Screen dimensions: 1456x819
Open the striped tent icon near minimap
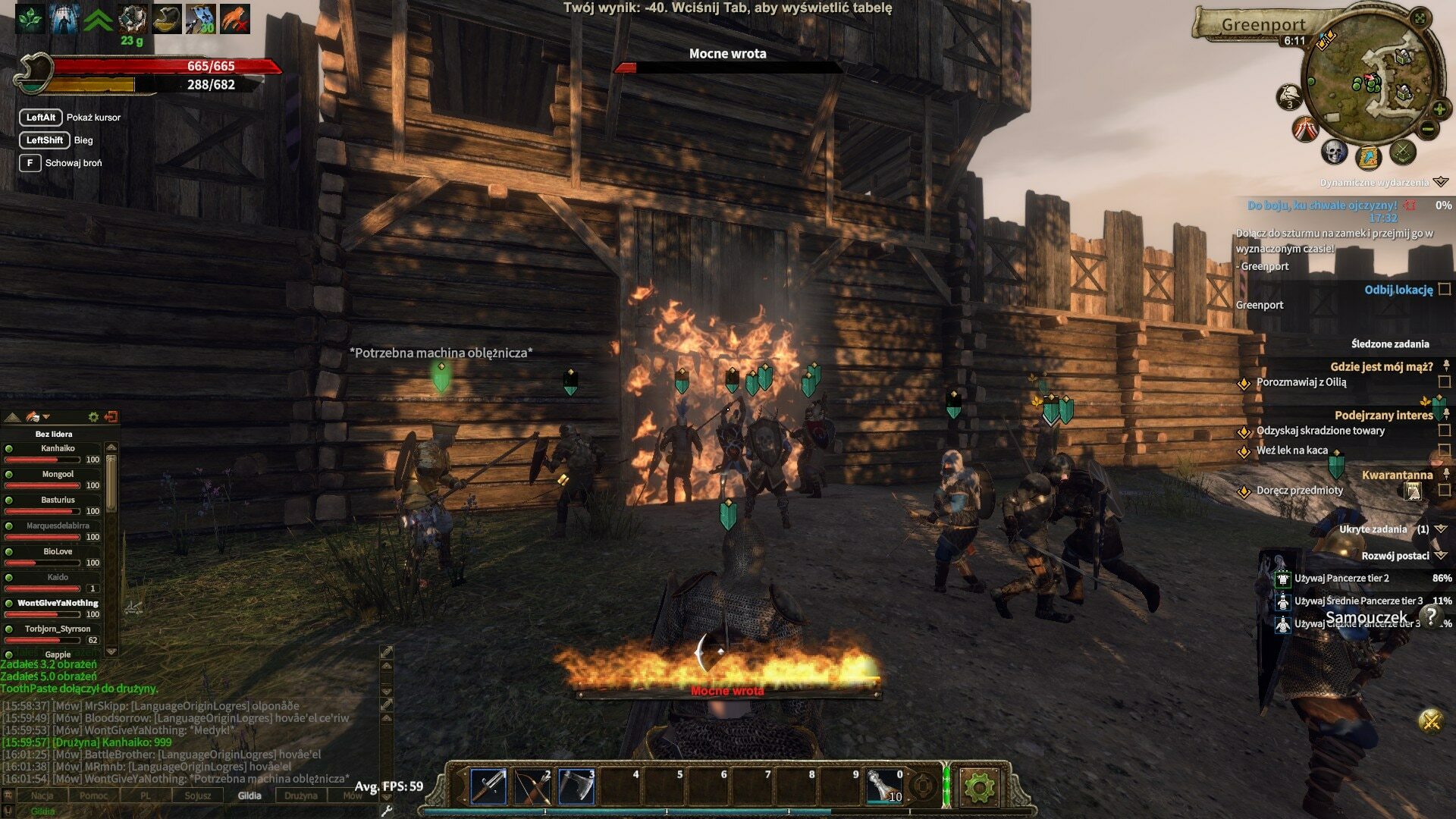point(1305,130)
